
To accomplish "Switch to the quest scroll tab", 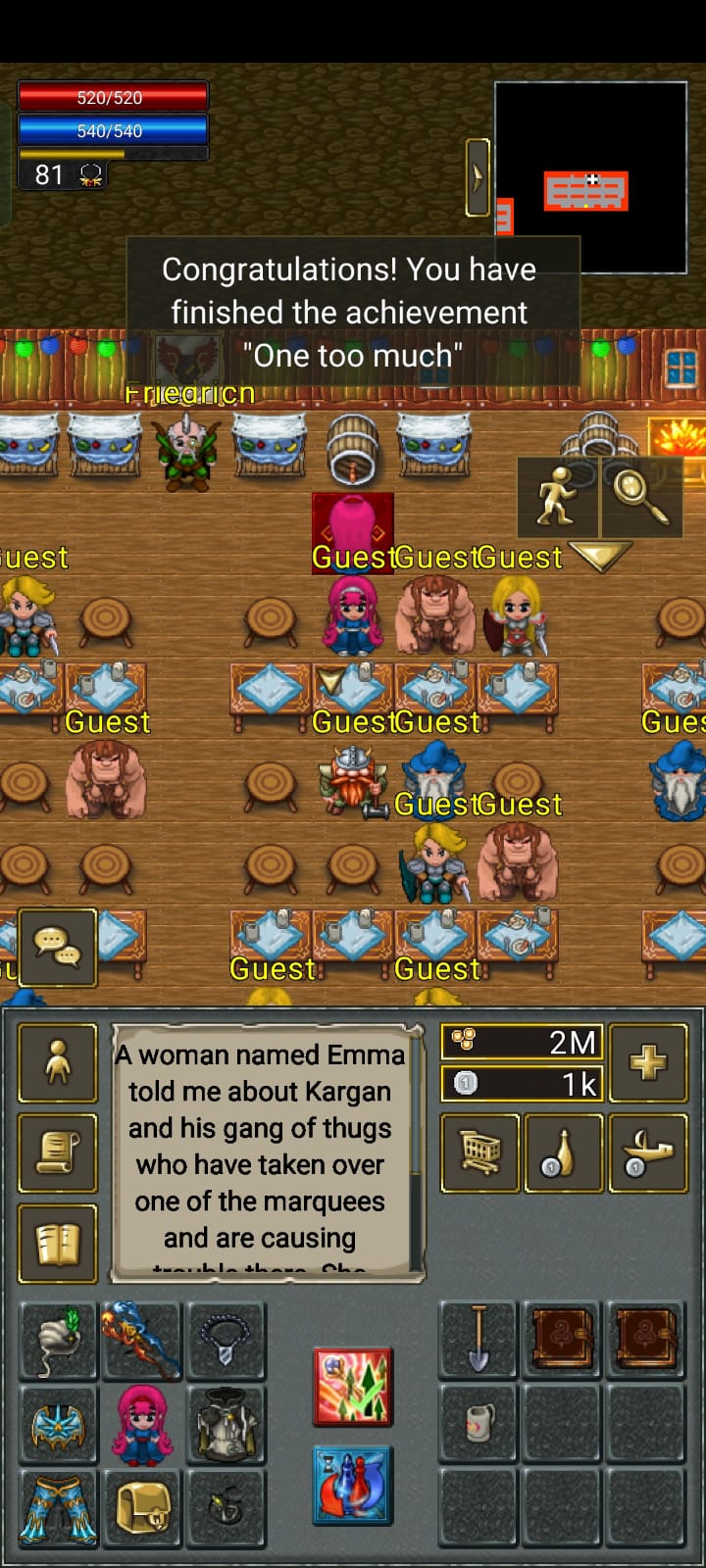I will tap(58, 1153).
